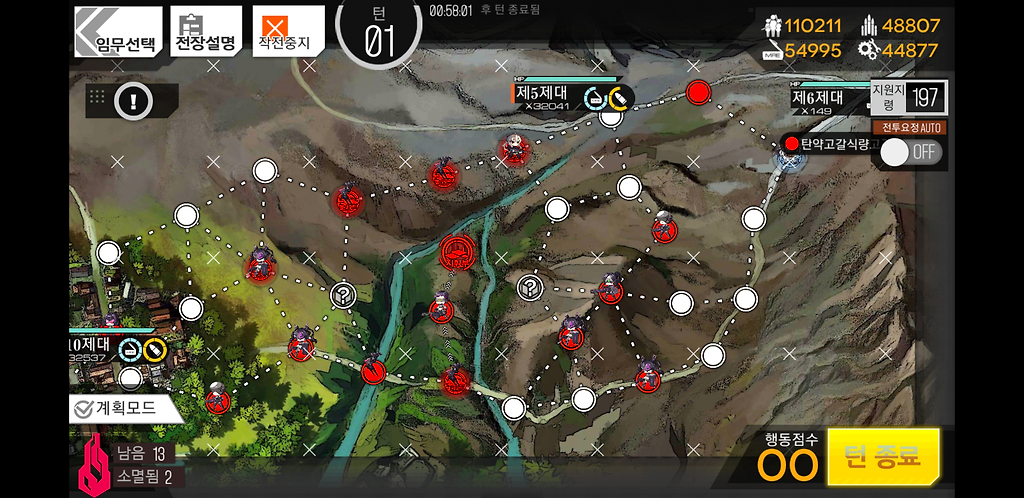Toggle the 전투요청 AUTO switch

pyautogui.click(x=910, y=151)
